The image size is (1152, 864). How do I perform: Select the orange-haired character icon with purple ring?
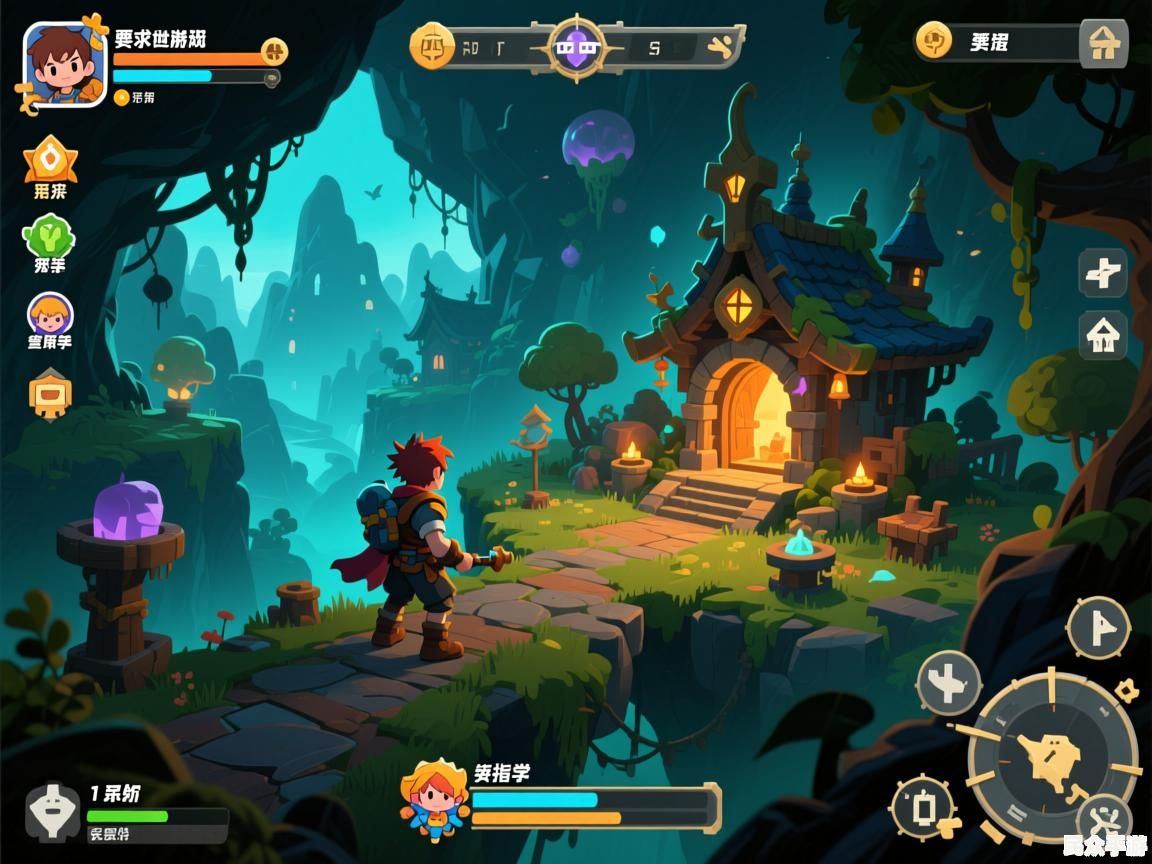[x=50, y=315]
